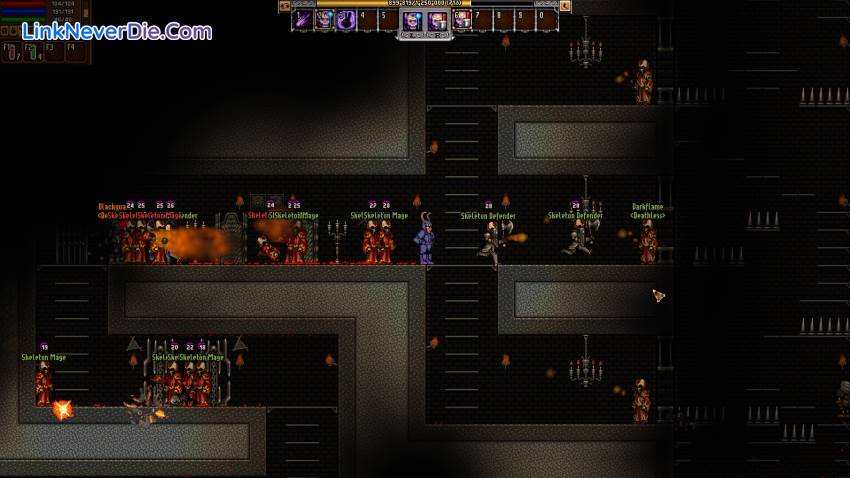
Task: Use the F1 quick-slot potion
Action: click(11, 52)
